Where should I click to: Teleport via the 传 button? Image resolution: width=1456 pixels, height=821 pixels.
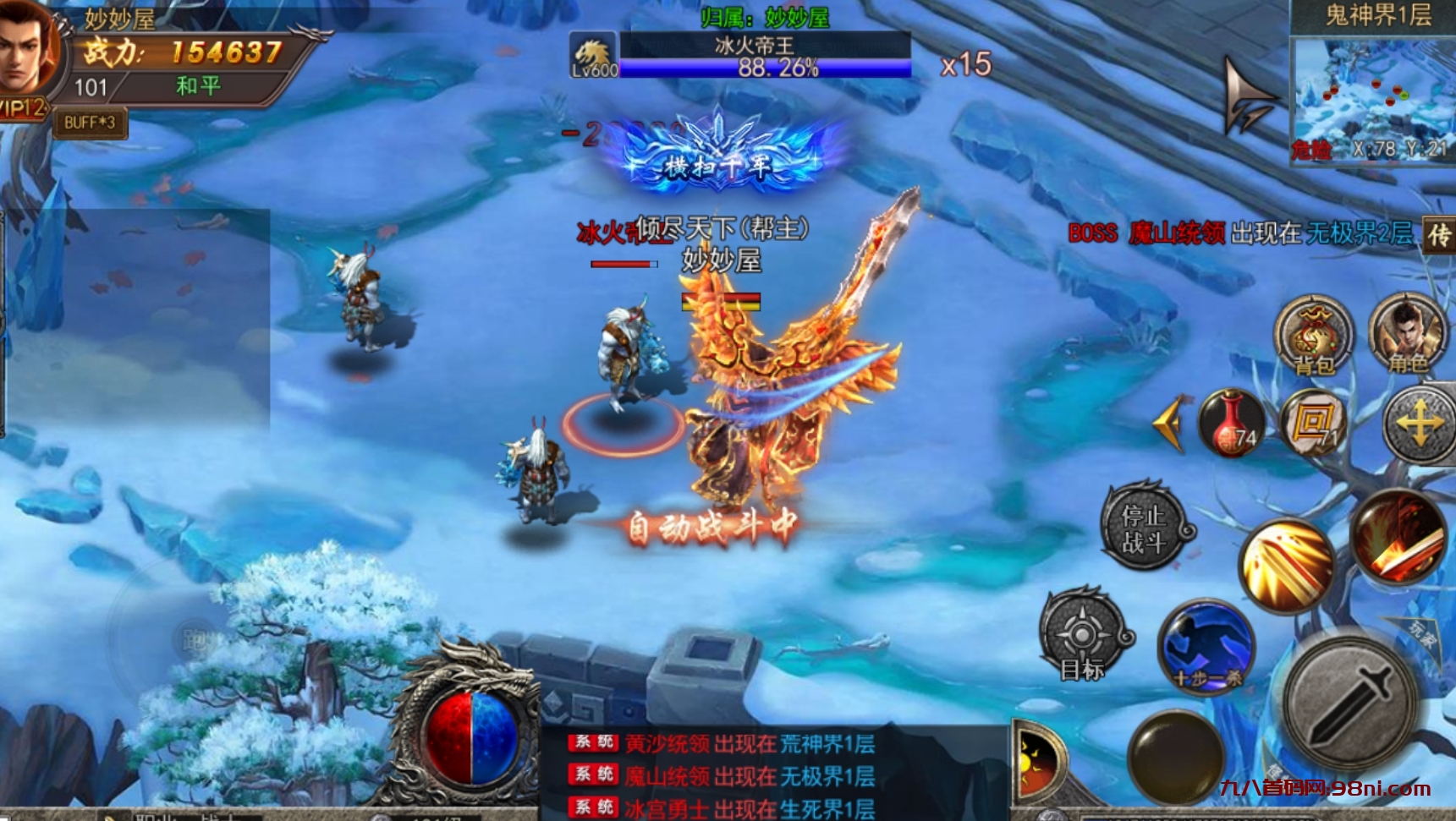click(1438, 235)
